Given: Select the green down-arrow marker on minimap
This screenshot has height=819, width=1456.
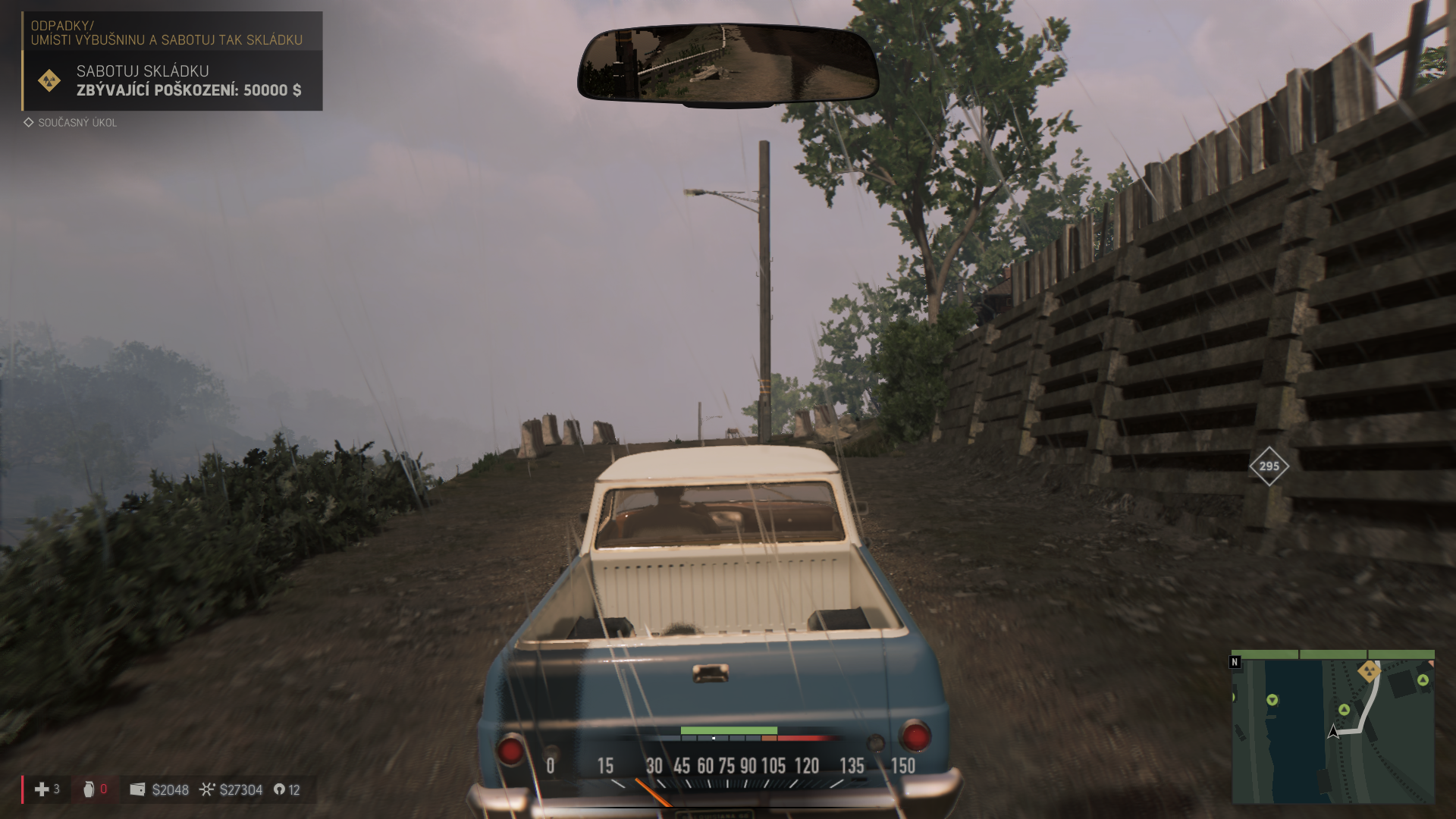Looking at the screenshot, I should point(1272,700).
